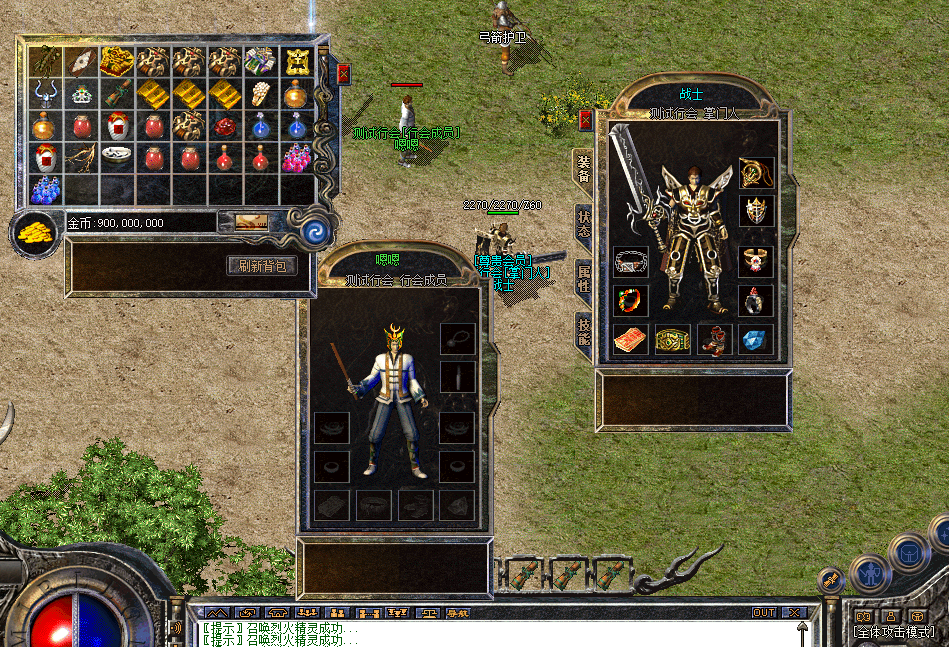949x647 pixels.
Task: Toggle the 全体攻击模式 attack mode label
Action: point(894,632)
